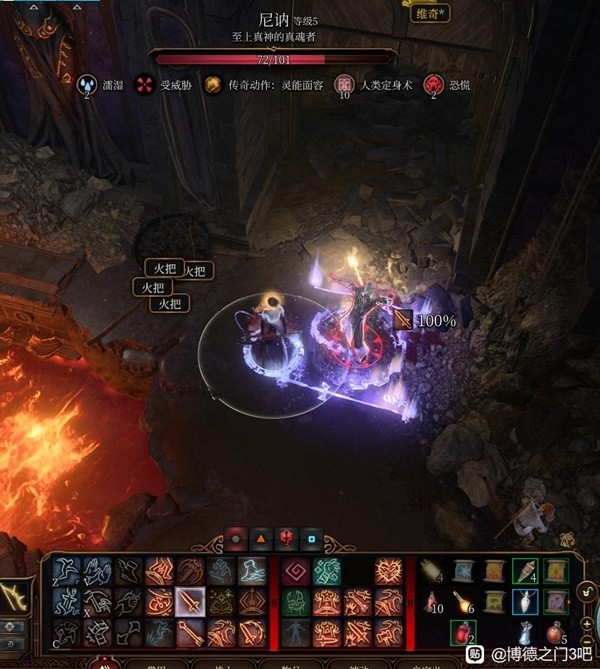The image size is (600, 669).
Task: Select the torch item with count 10
Action: coord(433,602)
